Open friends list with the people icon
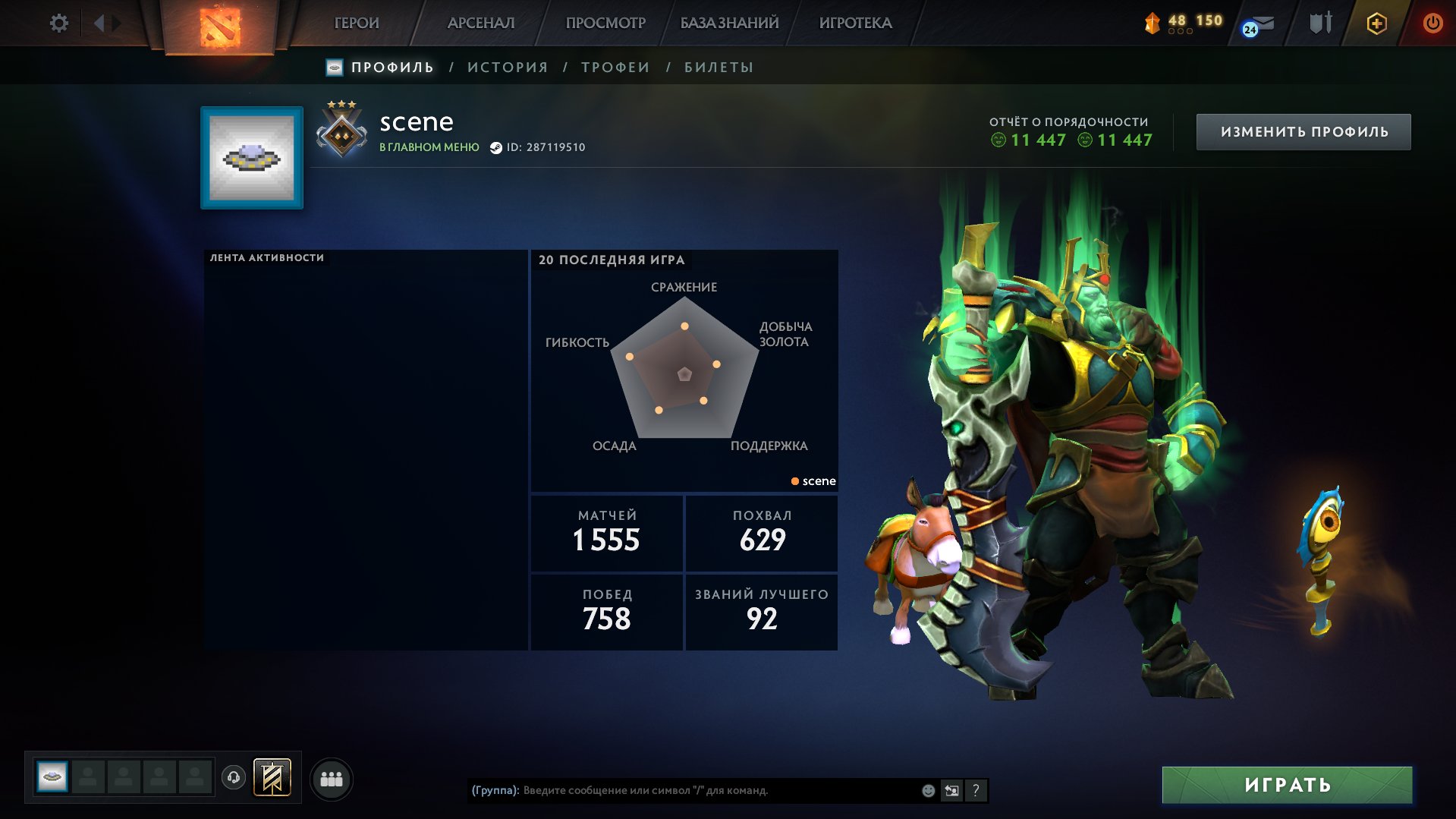The height and width of the screenshot is (819, 1456). (x=330, y=778)
